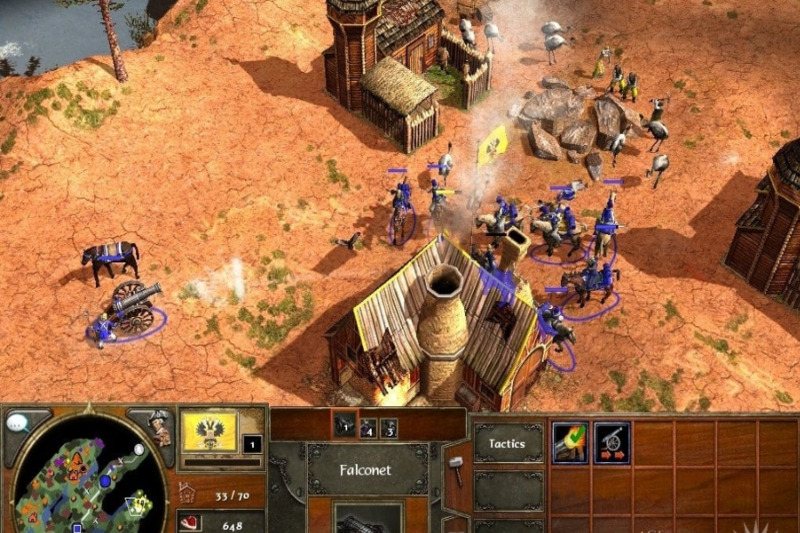Click the explorer portrait beside the minimap

pos(159,427)
